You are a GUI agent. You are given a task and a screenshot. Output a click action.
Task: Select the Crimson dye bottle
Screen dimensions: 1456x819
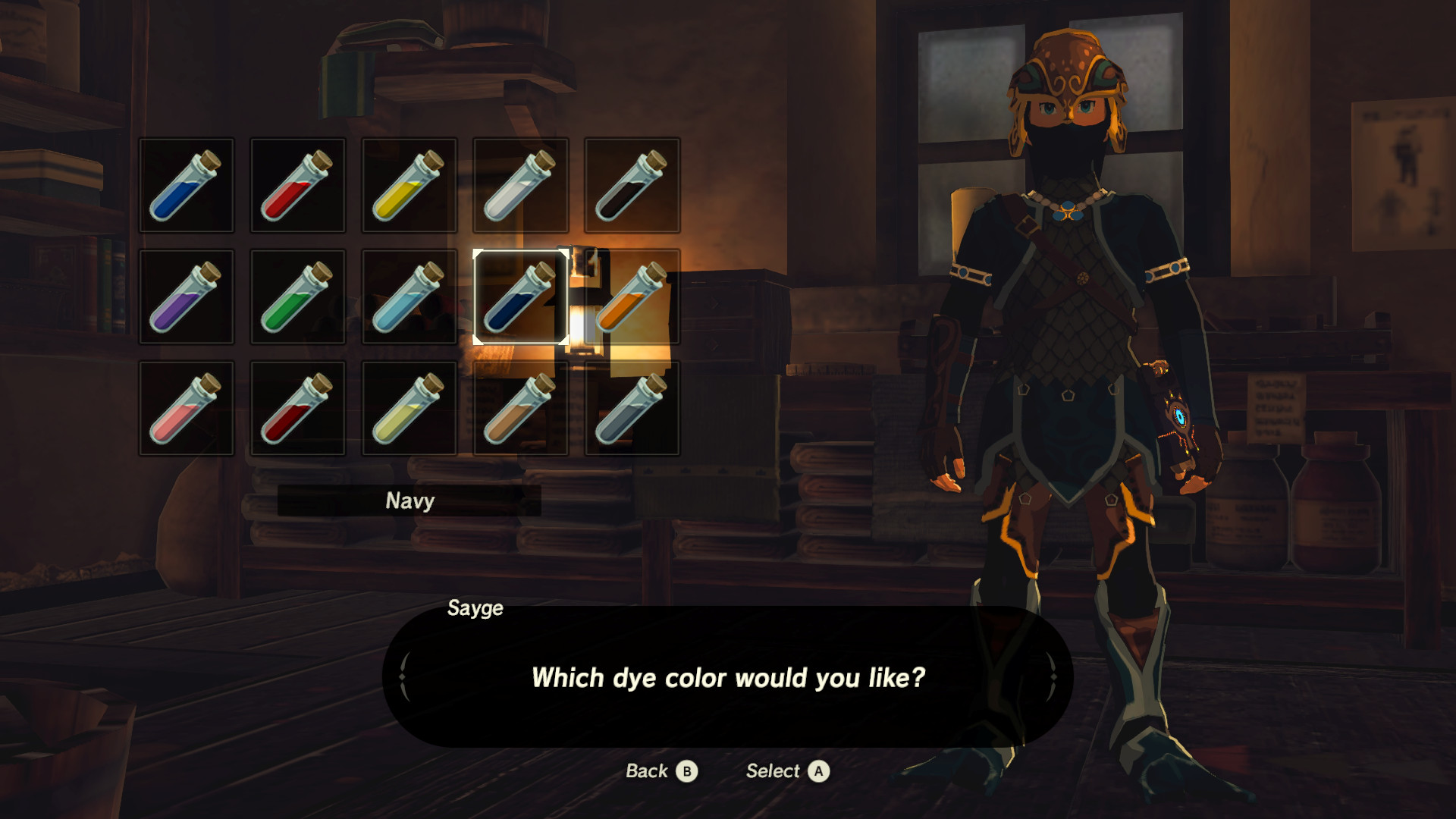pos(297,407)
